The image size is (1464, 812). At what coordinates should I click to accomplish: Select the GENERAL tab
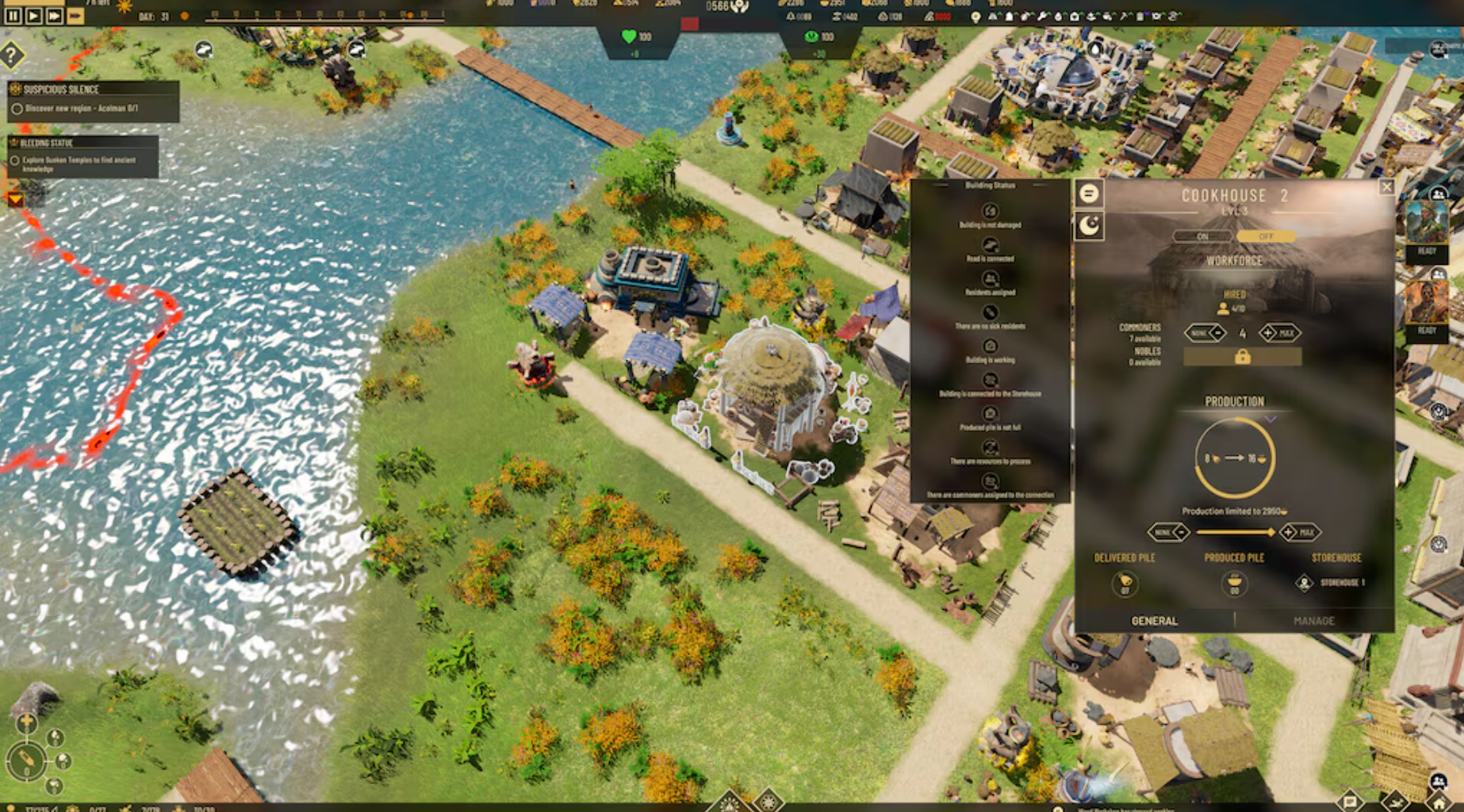1155,622
